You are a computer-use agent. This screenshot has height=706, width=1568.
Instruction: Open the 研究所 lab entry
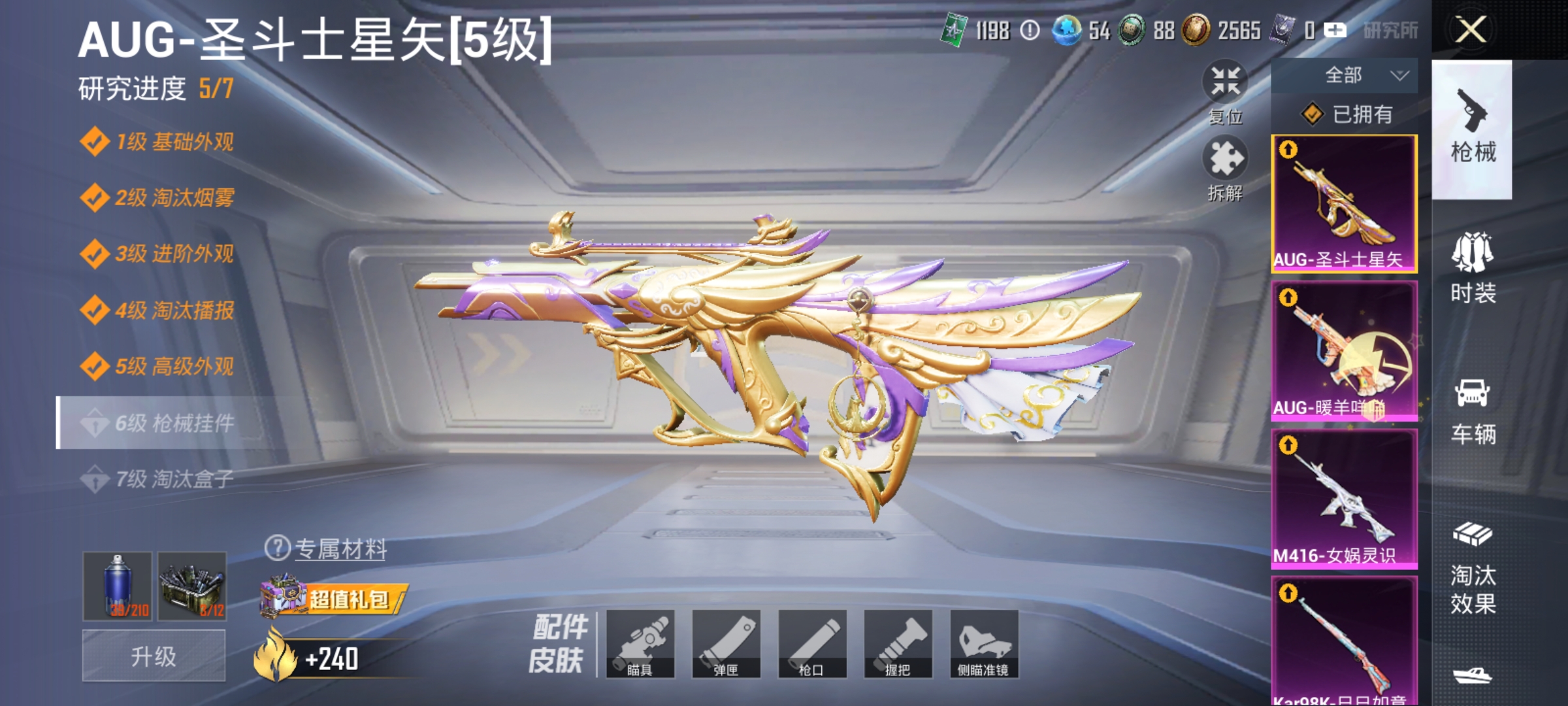tap(1392, 29)
